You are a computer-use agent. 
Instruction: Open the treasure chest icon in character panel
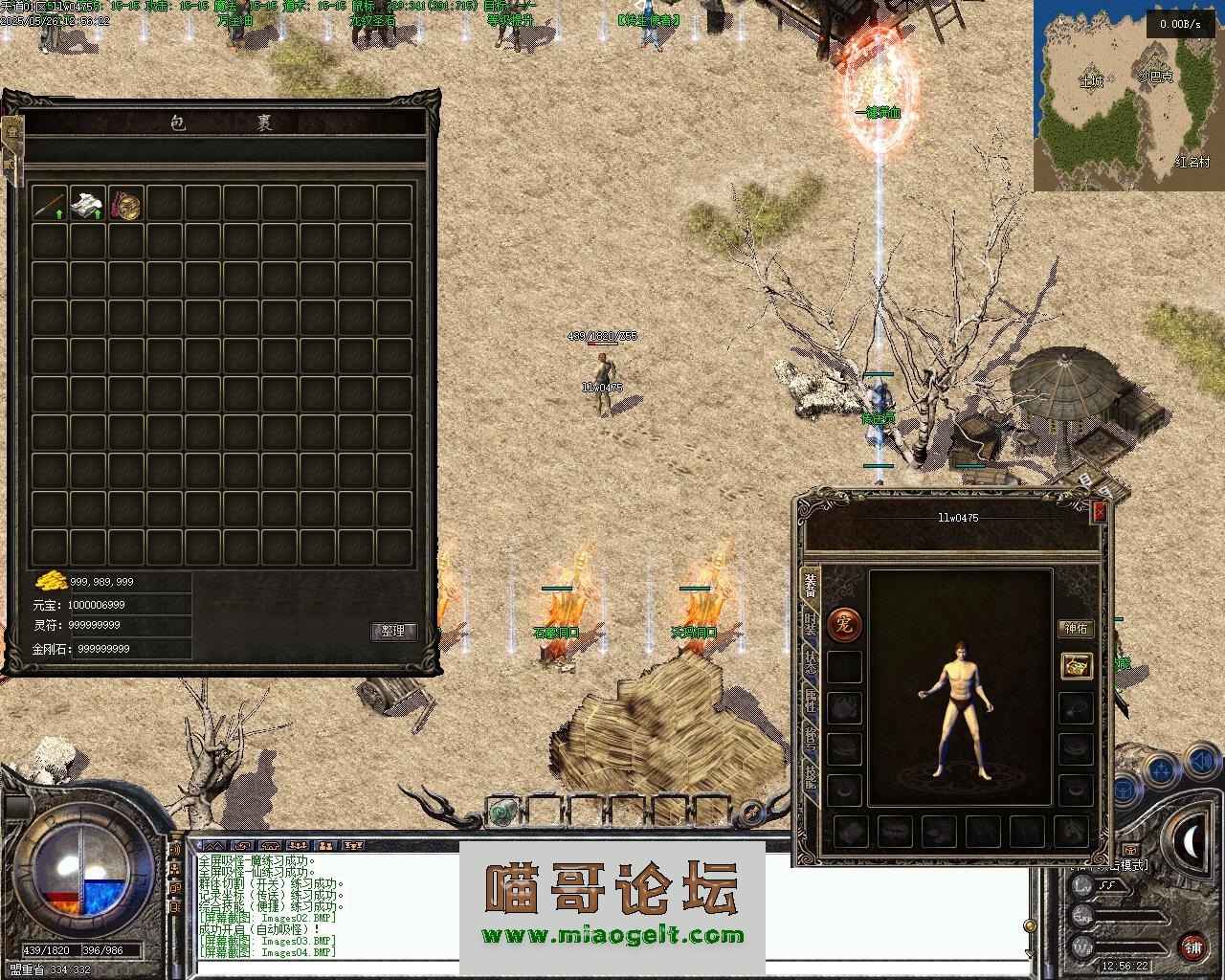point(1077,666)
